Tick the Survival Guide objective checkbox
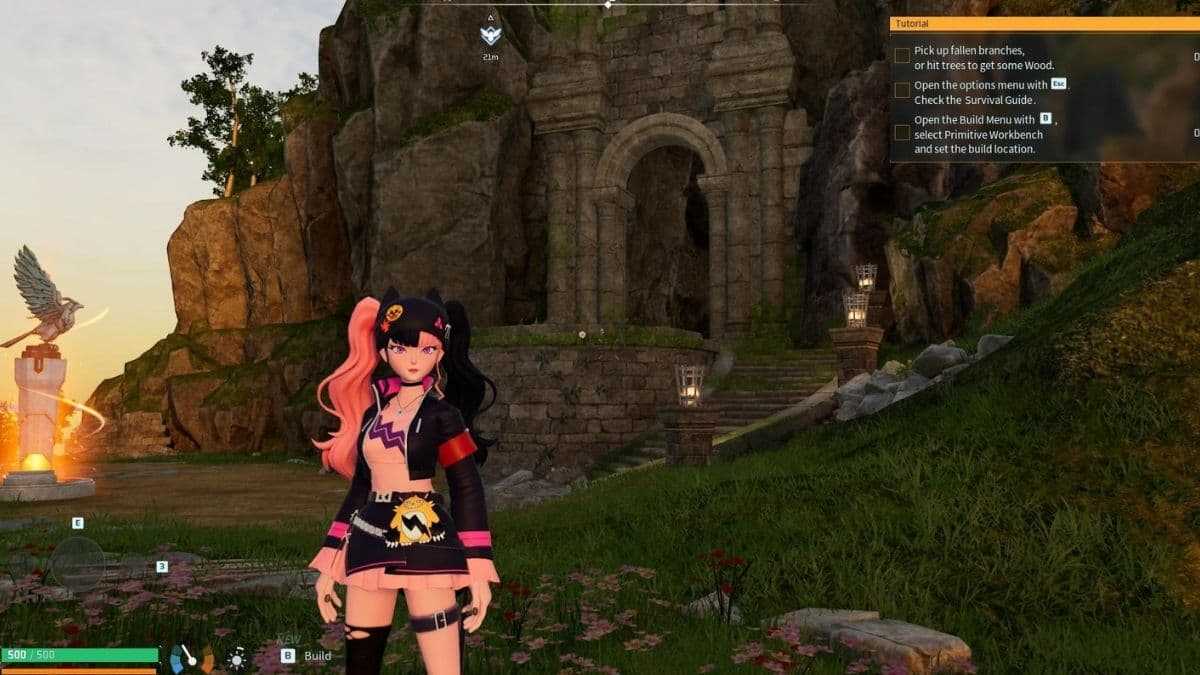The image size is (1200, 675). pyautogui.click(x=902, y=90)
